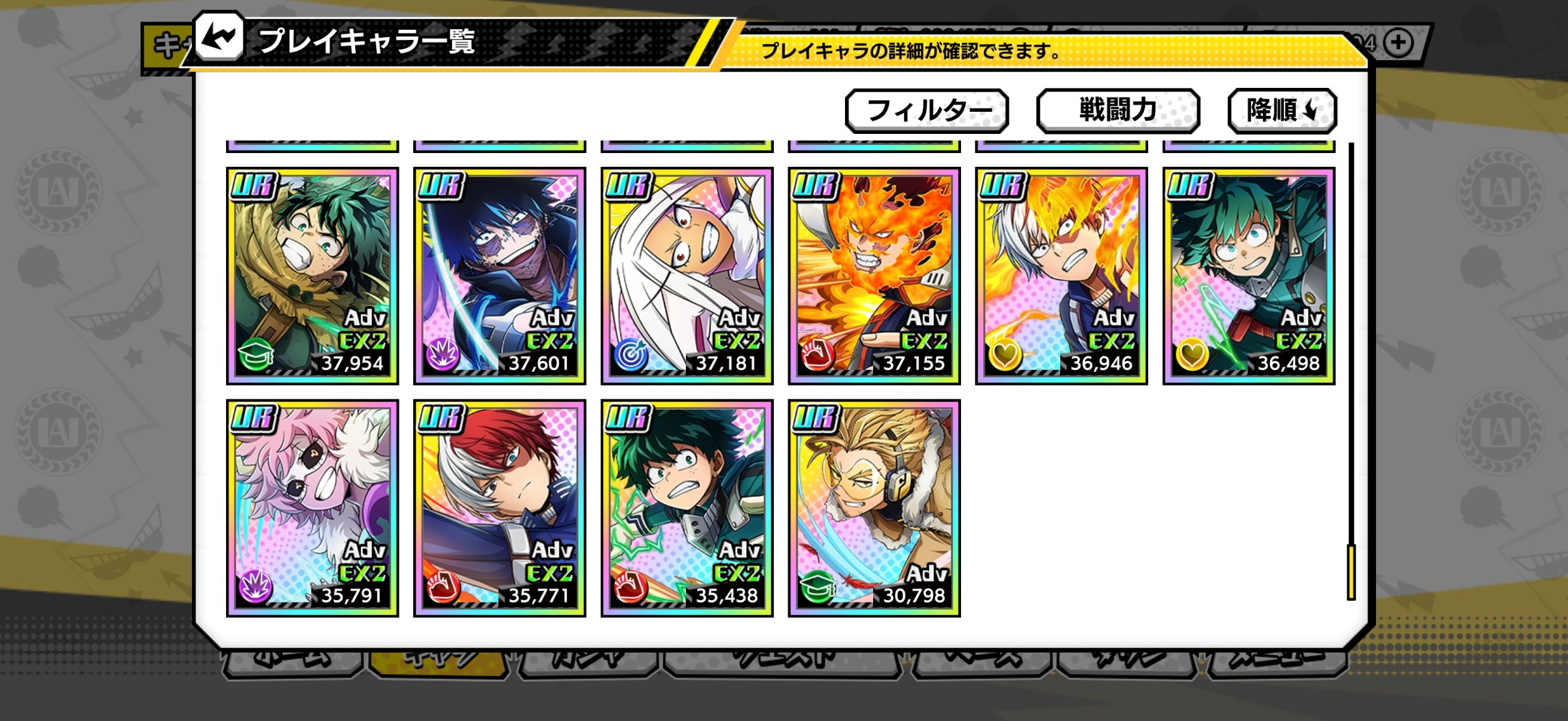Image resolution: width=1568 pixels, height=721 pixels.
Task: Open the フィルター filter options
Action: coord(926,111)
